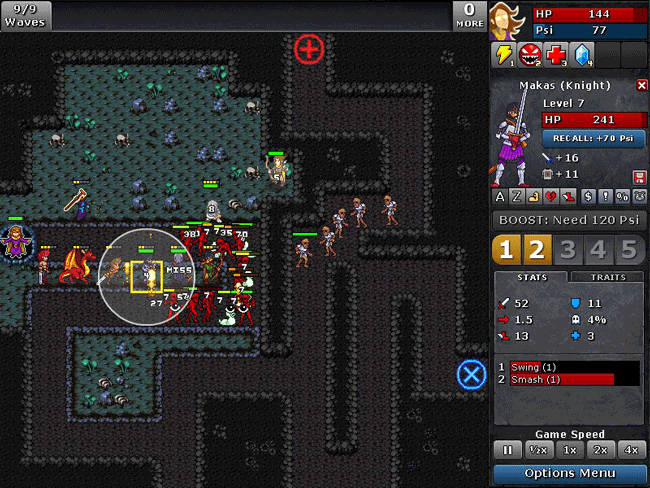
Task: Open the Stats tab
Action: pyautogui.click(x=531, y=277)
